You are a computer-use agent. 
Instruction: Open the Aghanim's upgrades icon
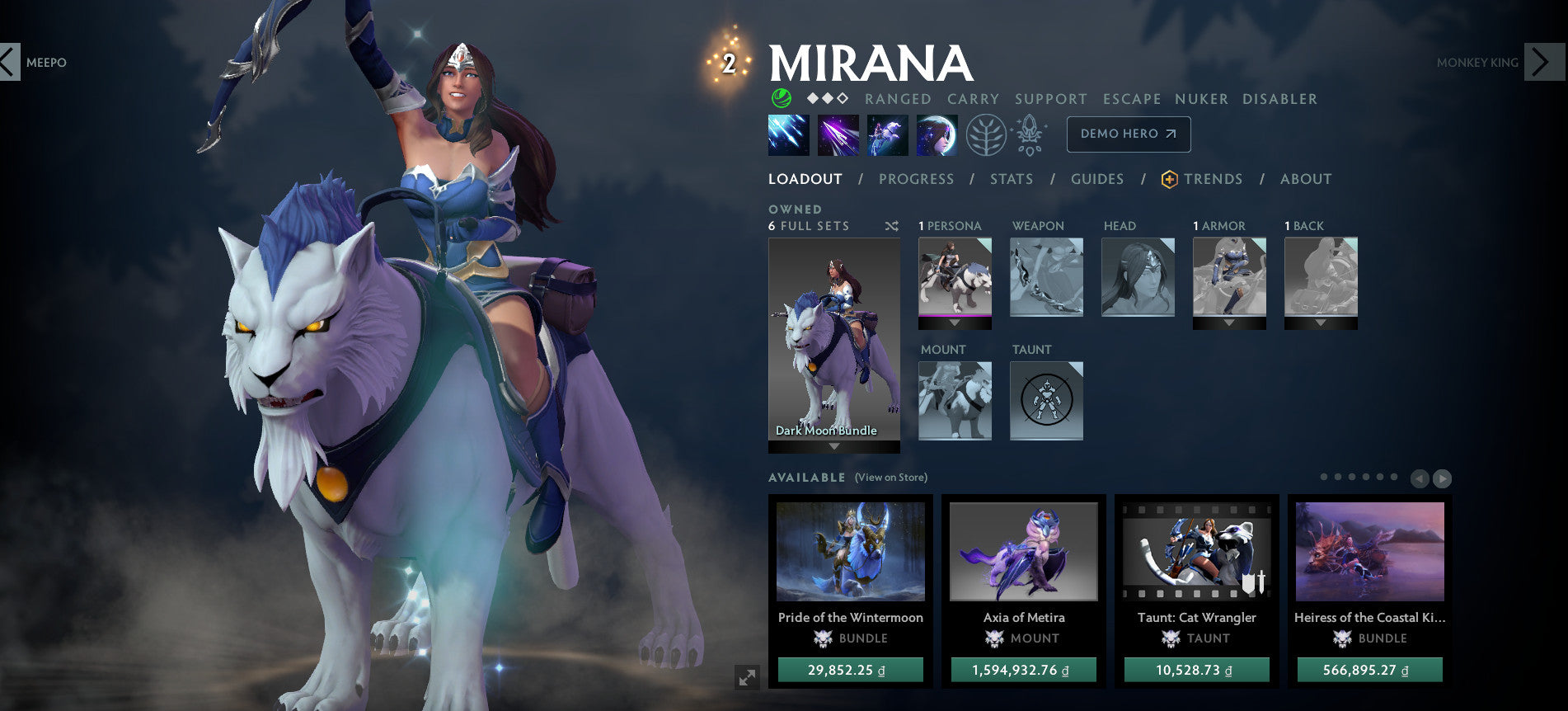tap(1029, 134)
